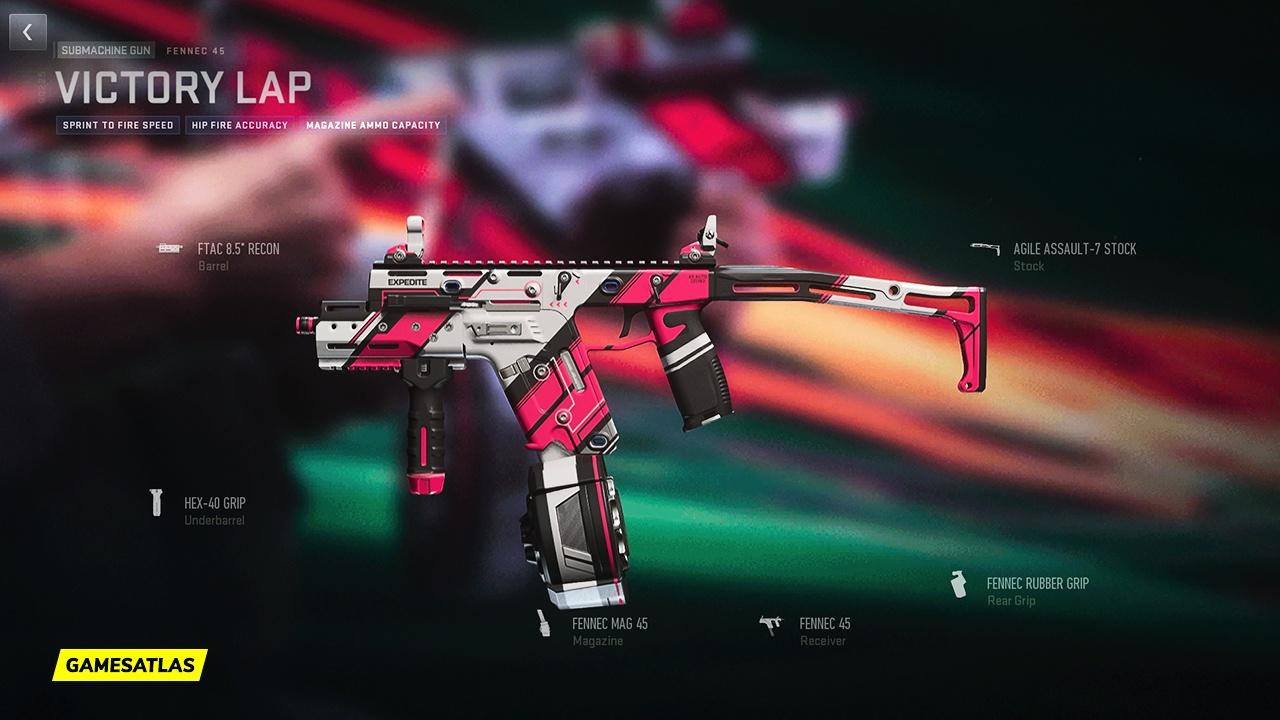Viewport: 1280px width, 720px height.
Task: Choose the Agile Assault-7 Stock attachment
Action: point(1074,249)
